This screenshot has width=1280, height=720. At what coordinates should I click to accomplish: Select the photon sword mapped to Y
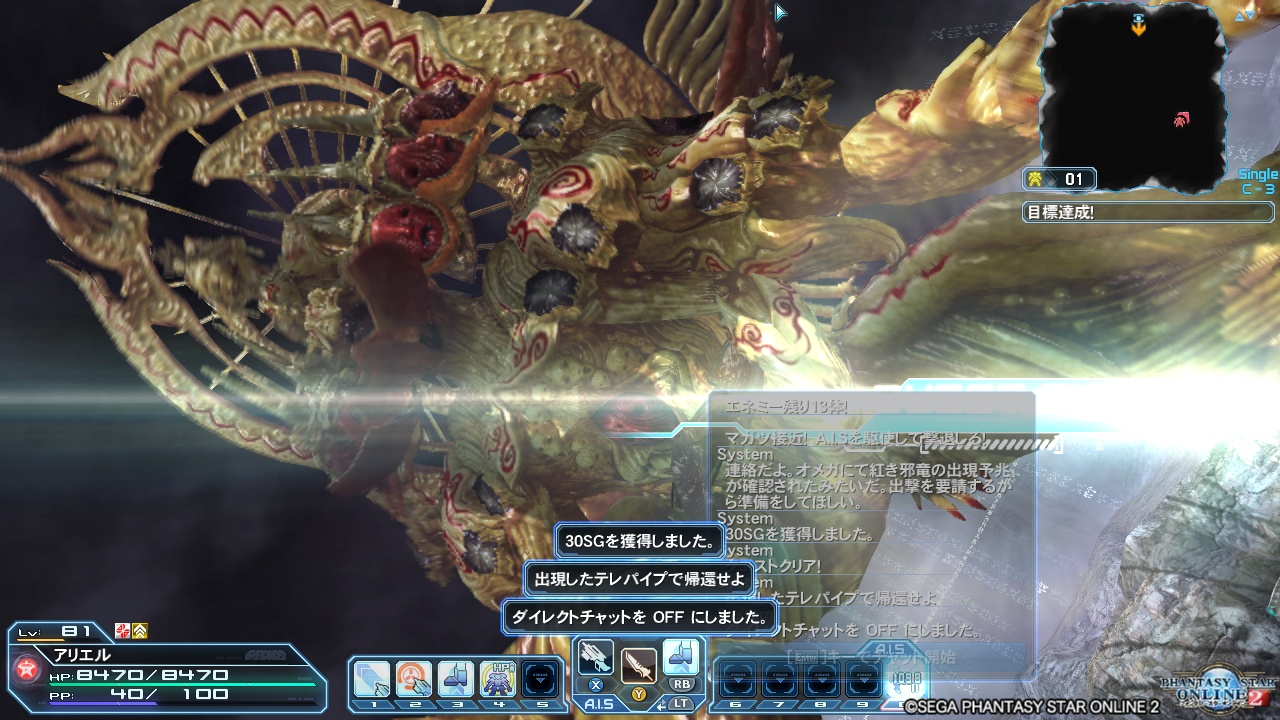pos(640,663)
